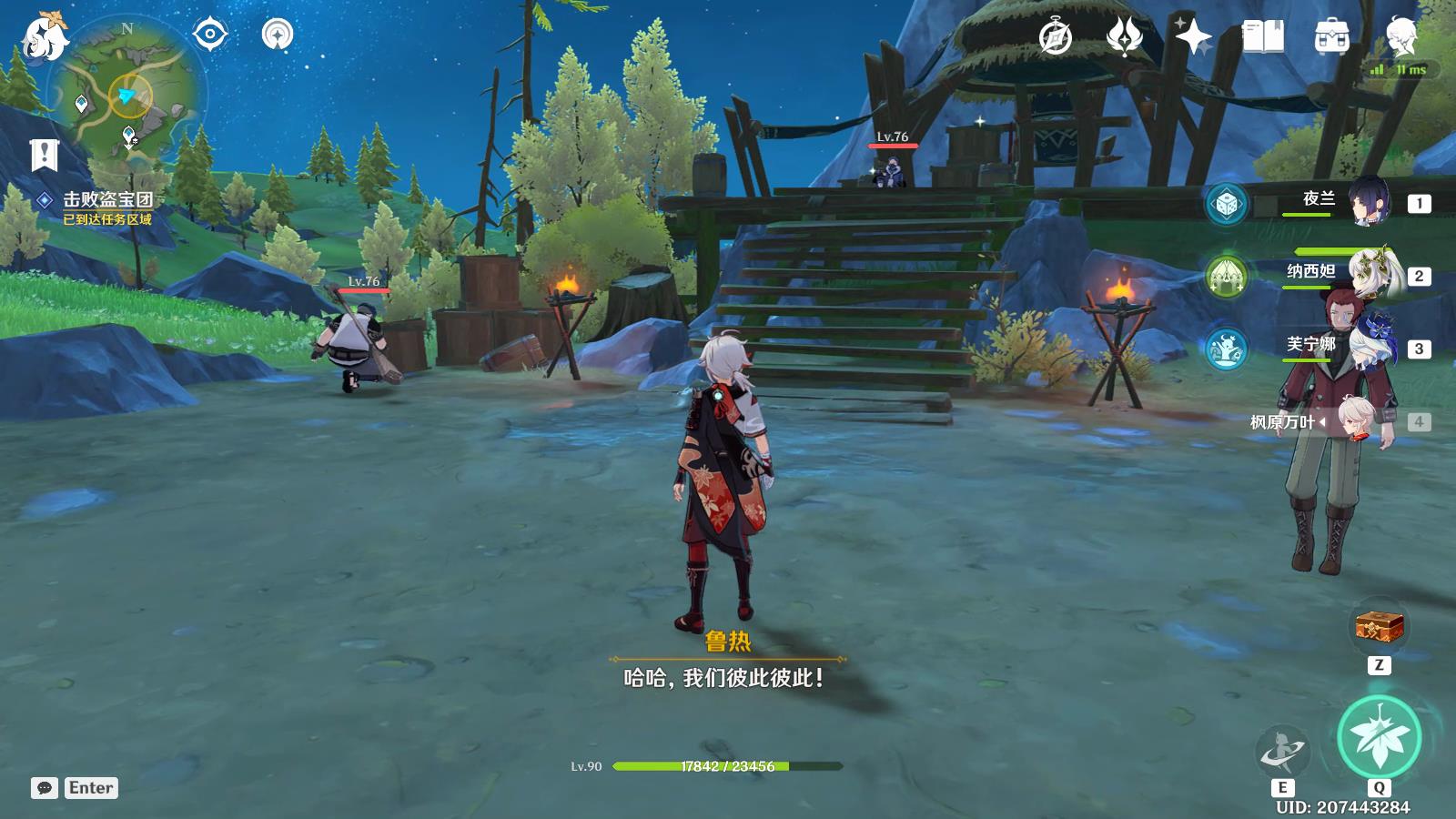1456x819 pixels.
Task: Select the 击败盗宝团 quest tracker
Action: [106, 200]
